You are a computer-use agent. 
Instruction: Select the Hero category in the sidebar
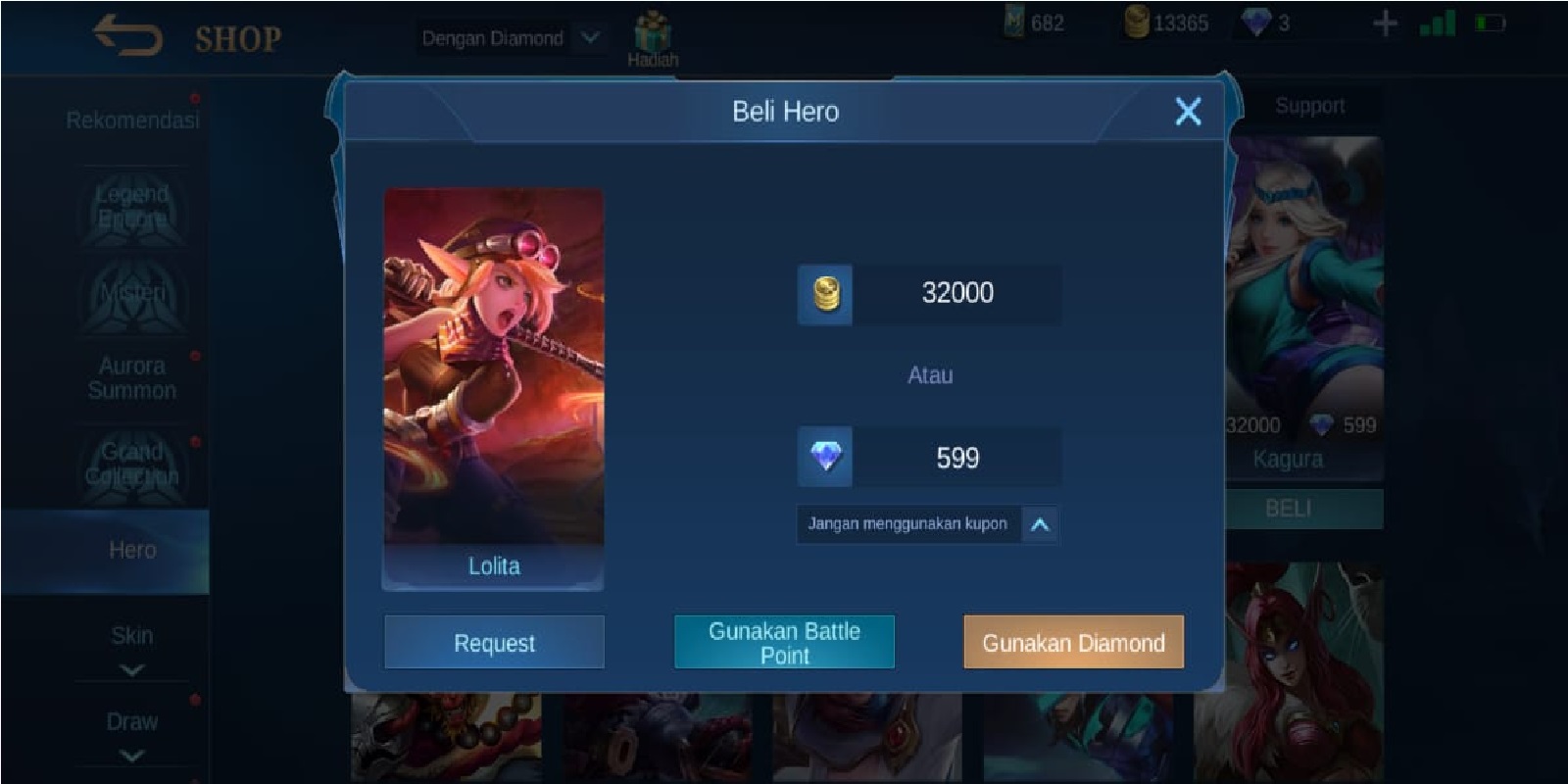[131, 550]
